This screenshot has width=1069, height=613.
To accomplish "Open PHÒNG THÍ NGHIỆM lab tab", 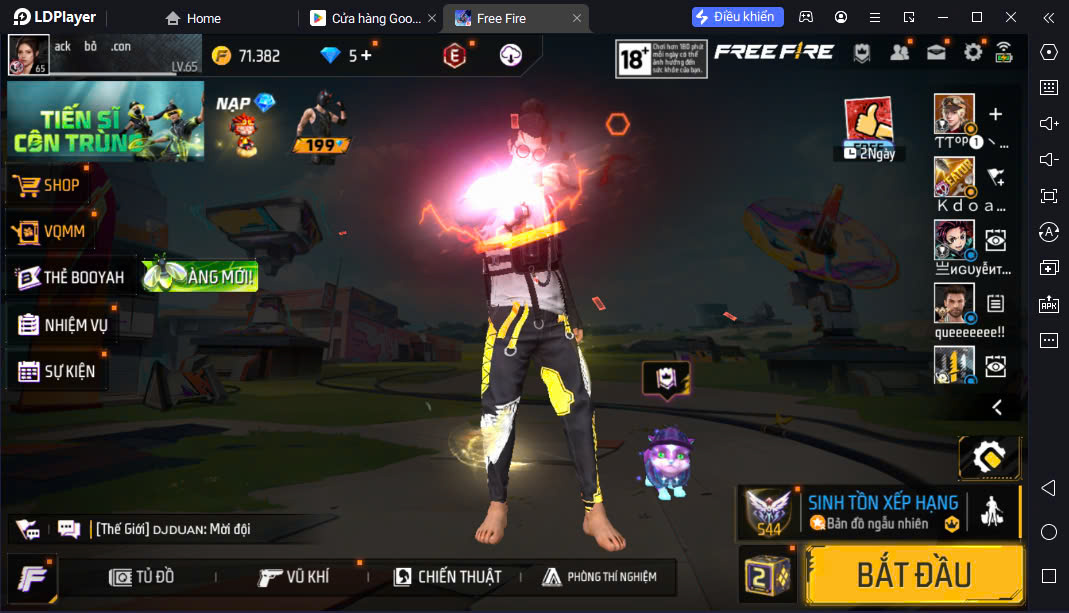I will [599, 577].
